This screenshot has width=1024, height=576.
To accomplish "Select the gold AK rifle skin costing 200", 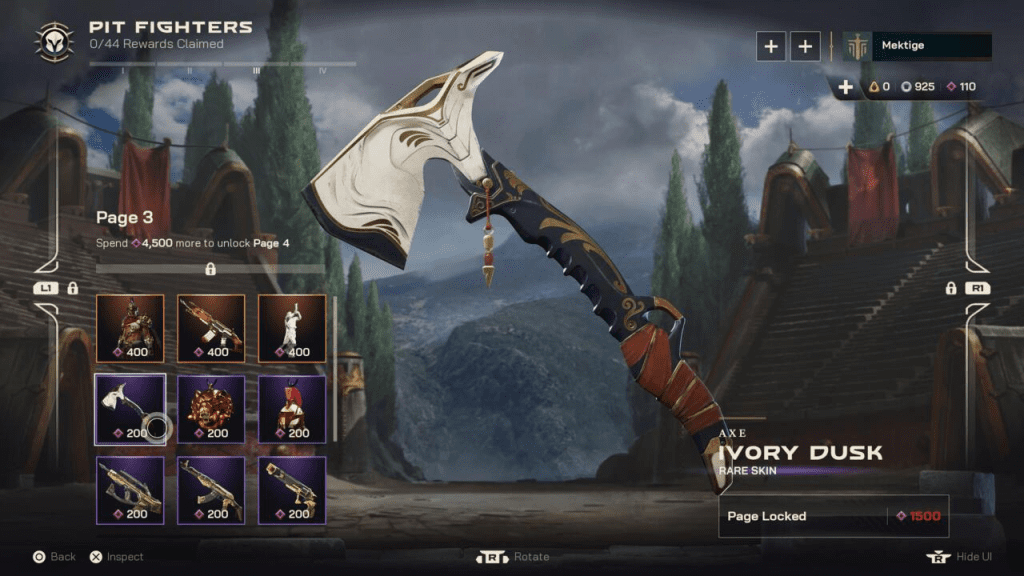I will (x=210, y=490).
